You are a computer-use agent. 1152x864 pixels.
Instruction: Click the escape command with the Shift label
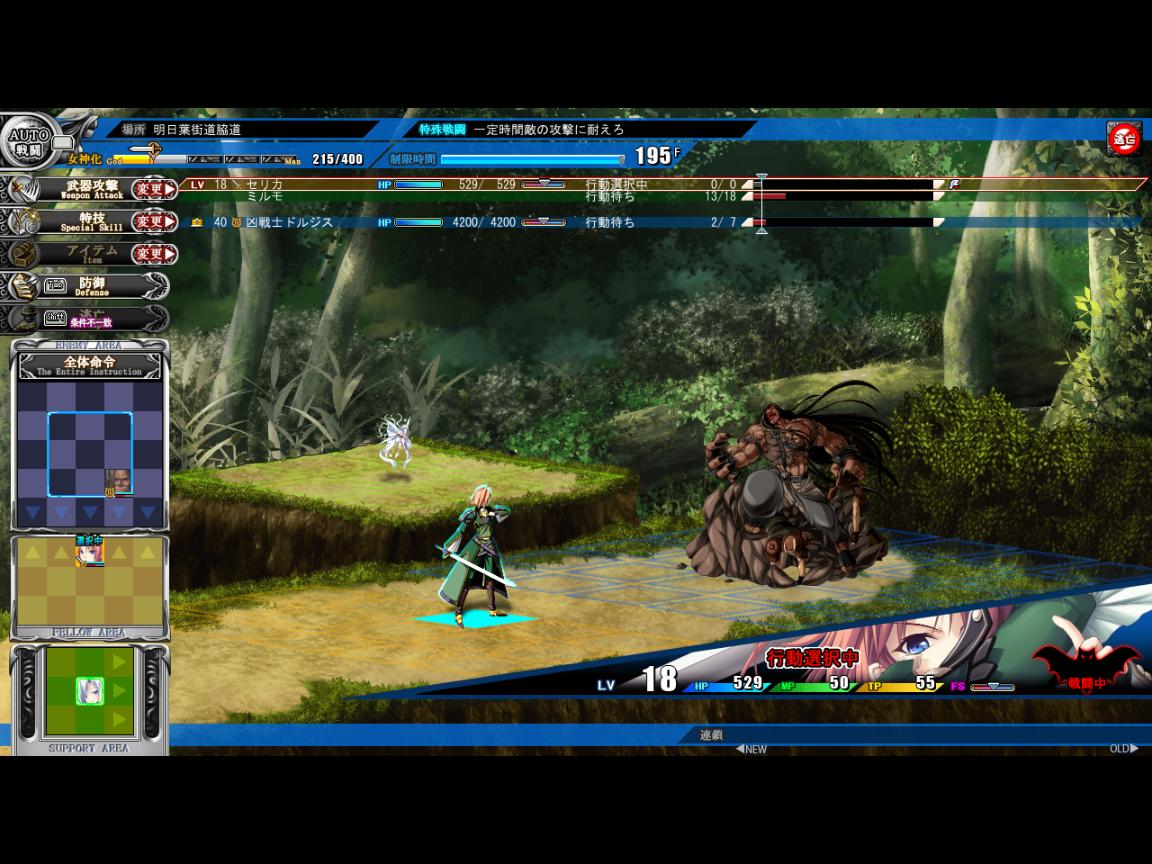[x=90, y=319]
